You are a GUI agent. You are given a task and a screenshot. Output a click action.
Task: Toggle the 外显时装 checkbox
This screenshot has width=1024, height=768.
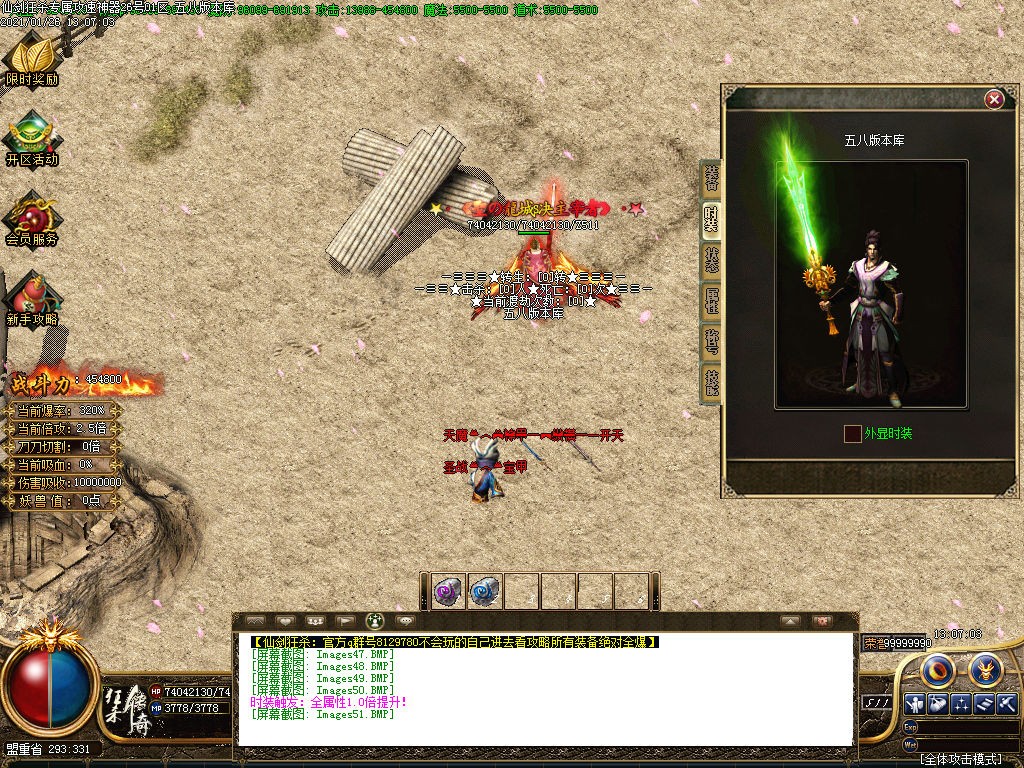coord(852,434)
